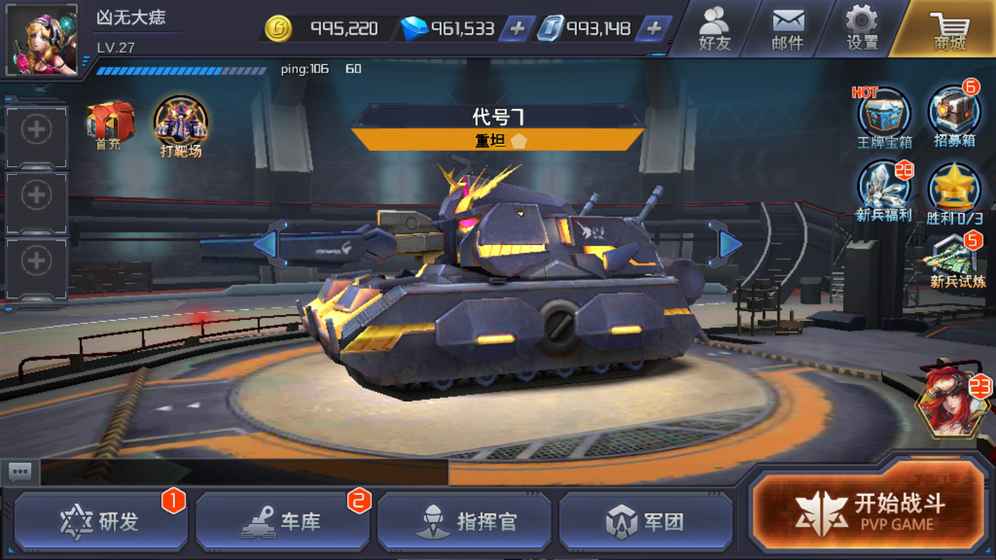View the 新兵福利 rookie benefits
The image size is (996, 560).
click(x=884, y=190)
